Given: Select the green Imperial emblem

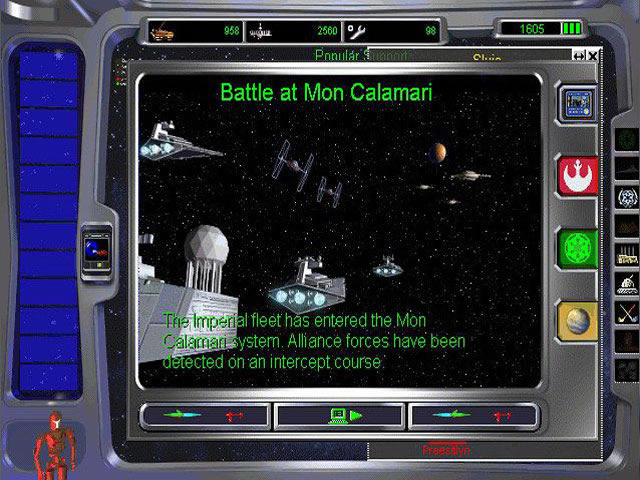Looking at the screenshot, I should coord(577,247).
